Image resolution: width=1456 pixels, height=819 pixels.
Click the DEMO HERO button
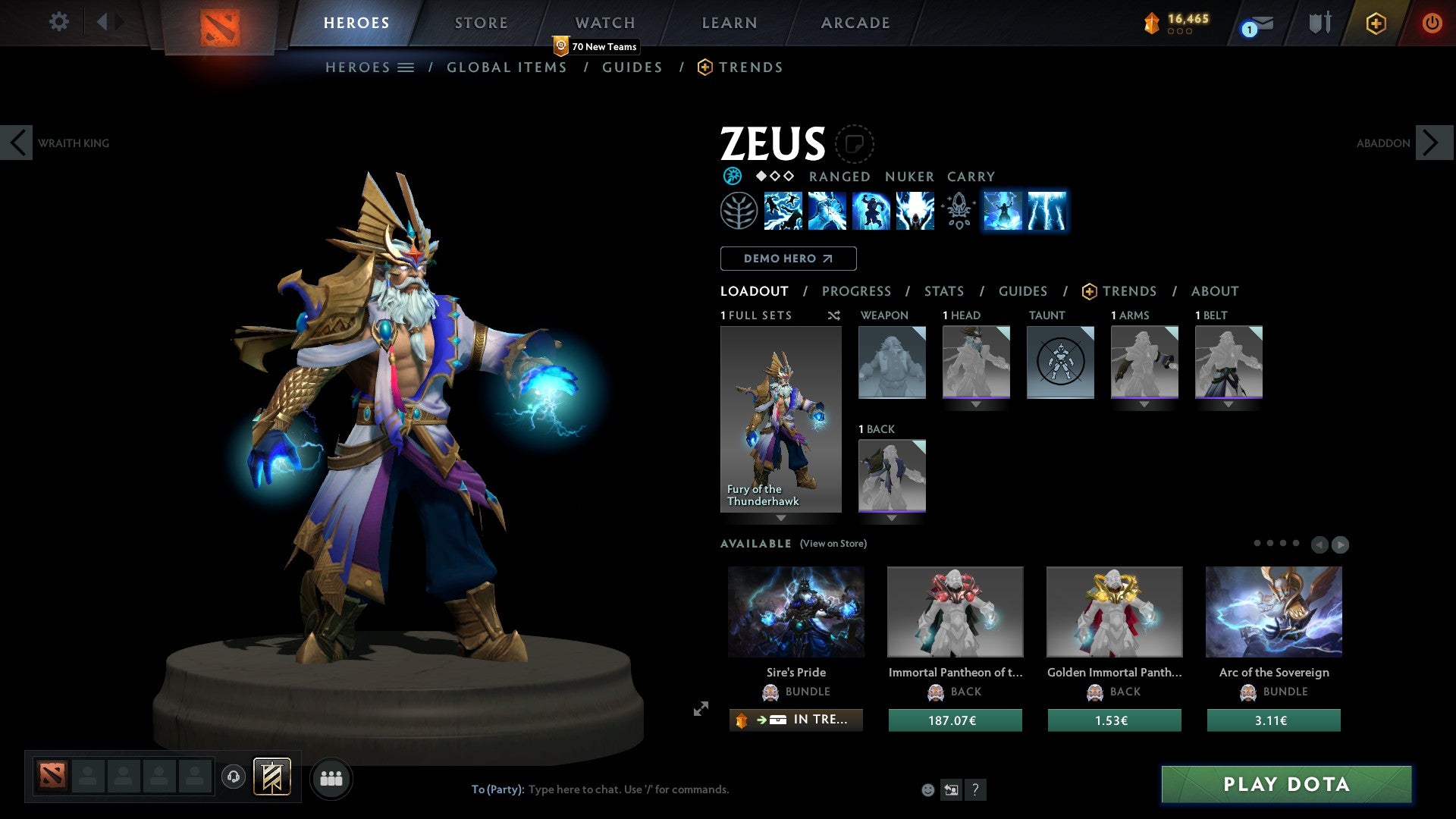(x=788, y=259)
